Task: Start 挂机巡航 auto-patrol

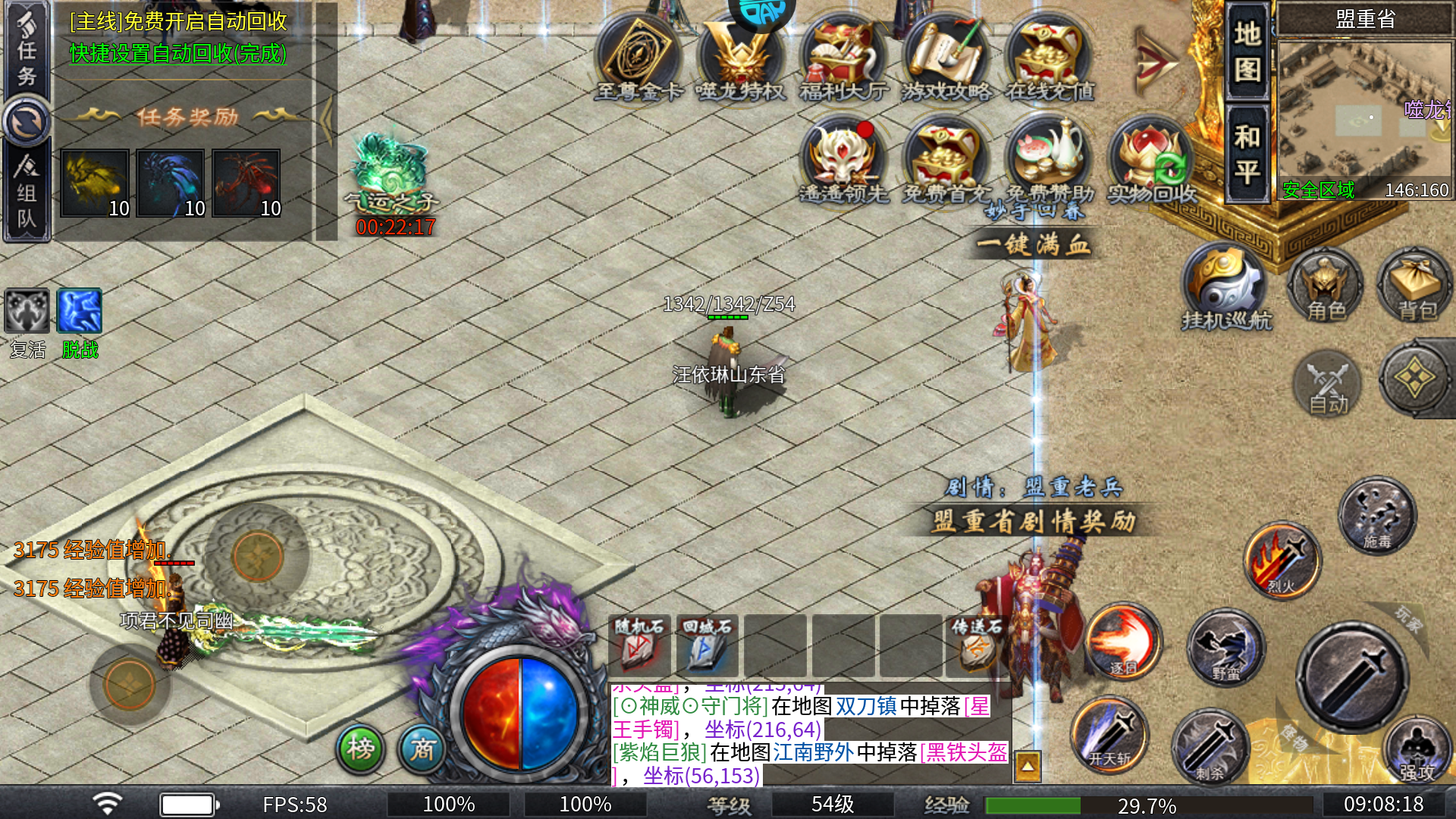Action: click(x=1225, y=288)
